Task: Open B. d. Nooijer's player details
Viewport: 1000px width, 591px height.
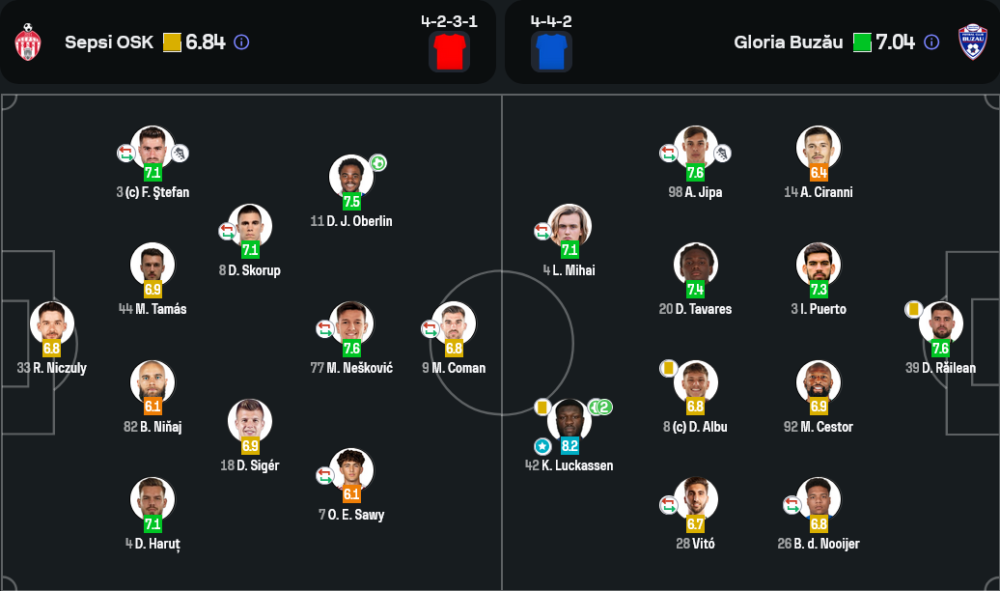Action: click(818, 500)
